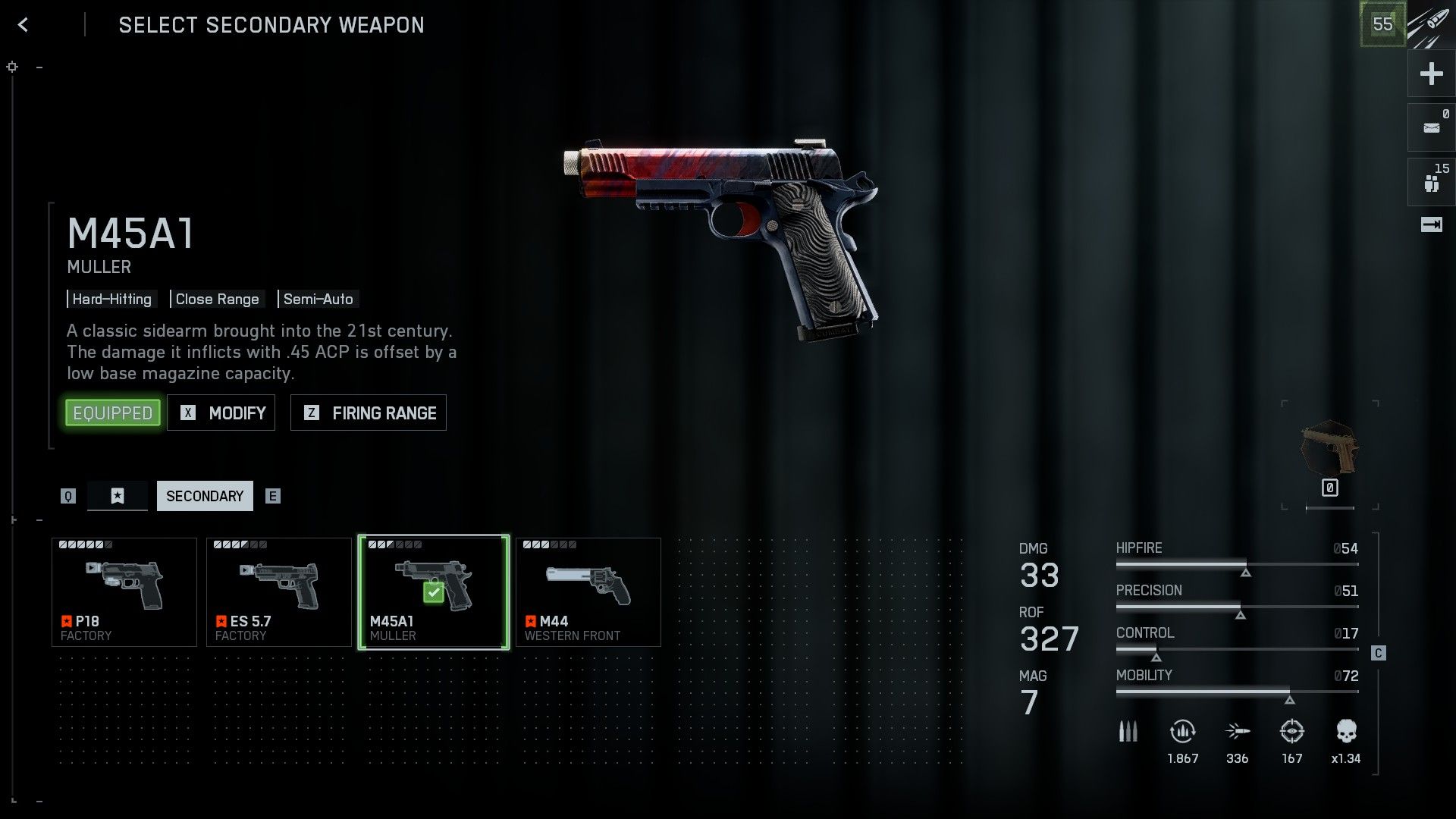The image size is (1456, 819).
Task: Choose the ES 5.7 Factory pistol
Action: tap(279, 592)
